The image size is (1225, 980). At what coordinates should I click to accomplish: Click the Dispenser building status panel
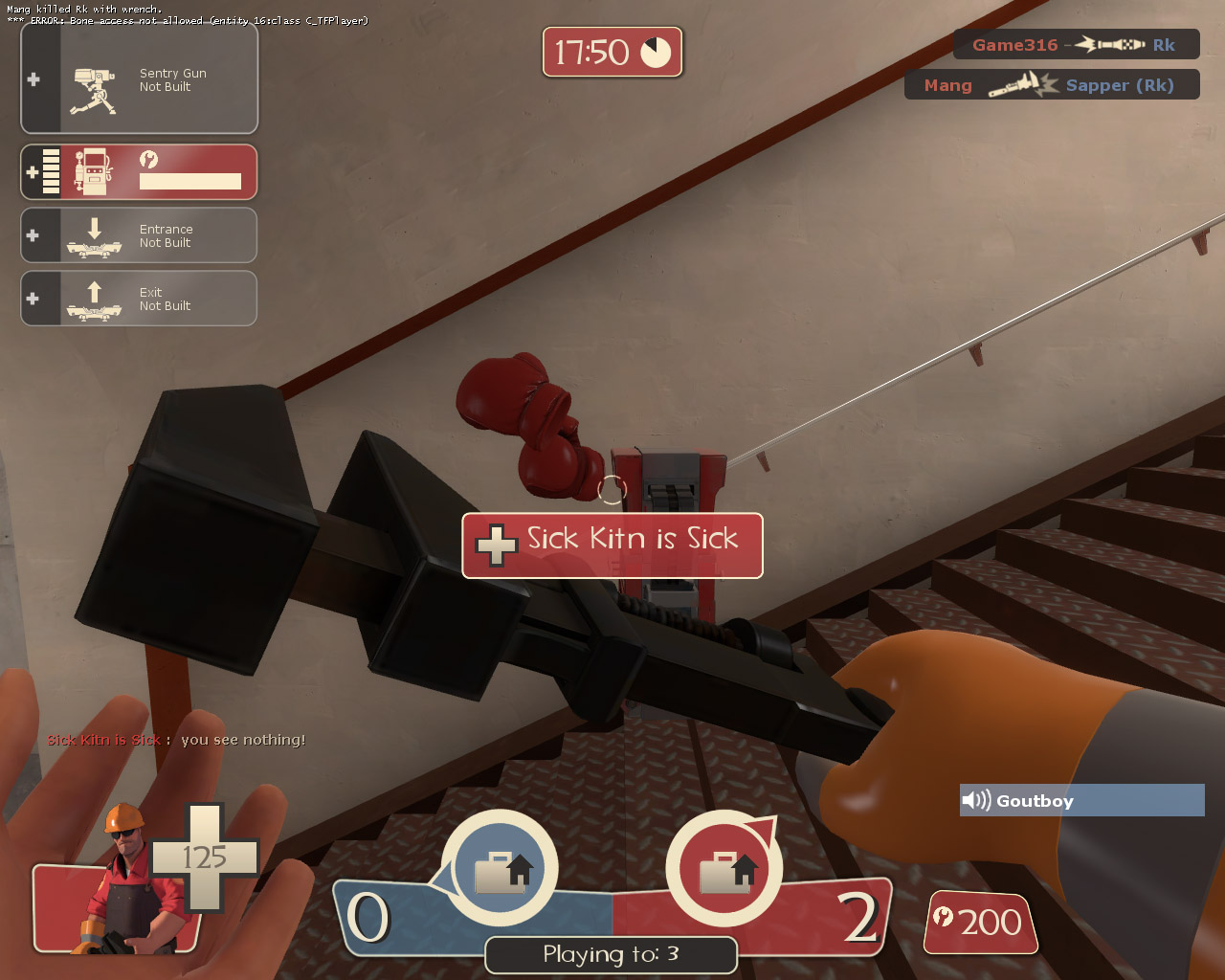(140, 172)
